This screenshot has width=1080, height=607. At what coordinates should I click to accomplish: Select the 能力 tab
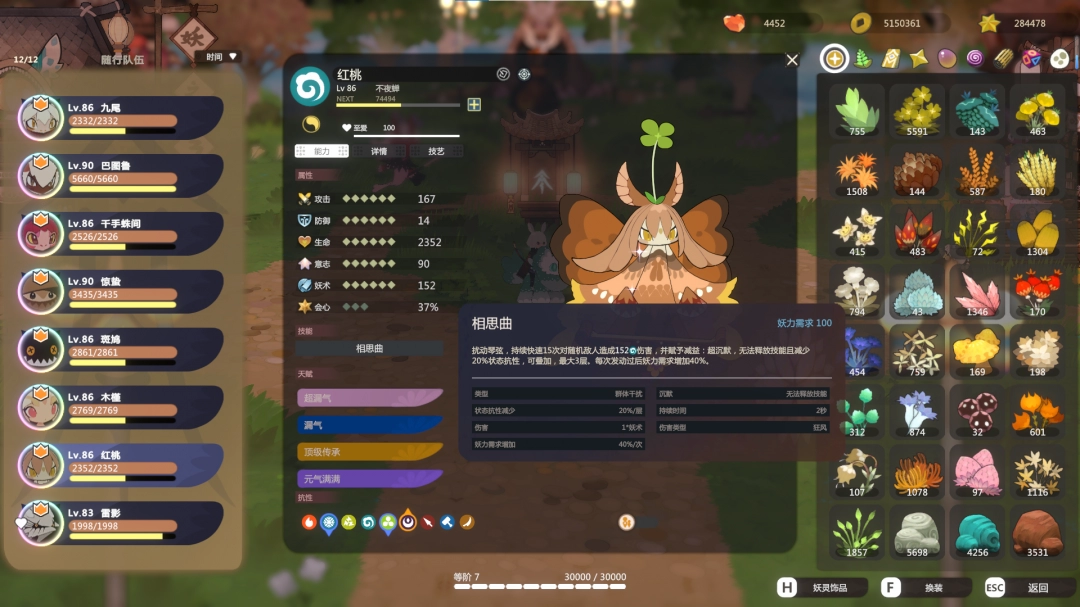pos(322,151)
